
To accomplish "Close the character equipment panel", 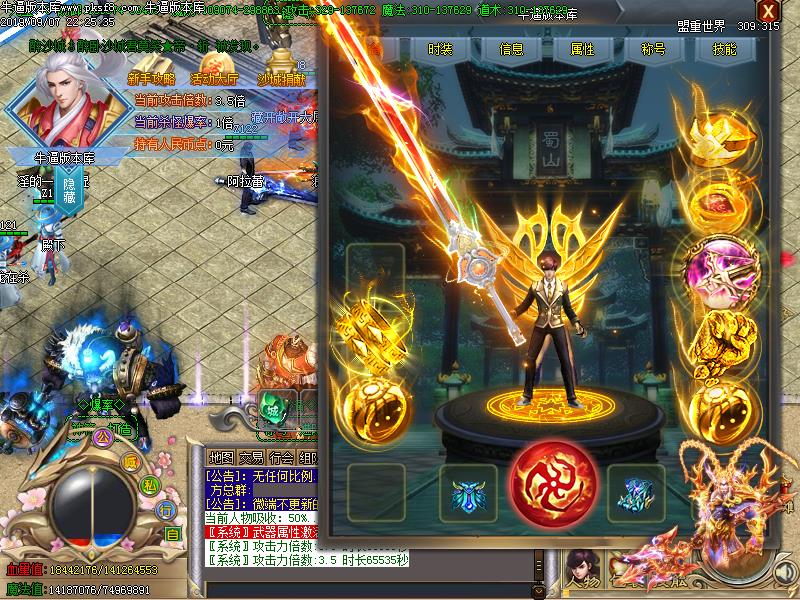I will (x=767, y=12).
